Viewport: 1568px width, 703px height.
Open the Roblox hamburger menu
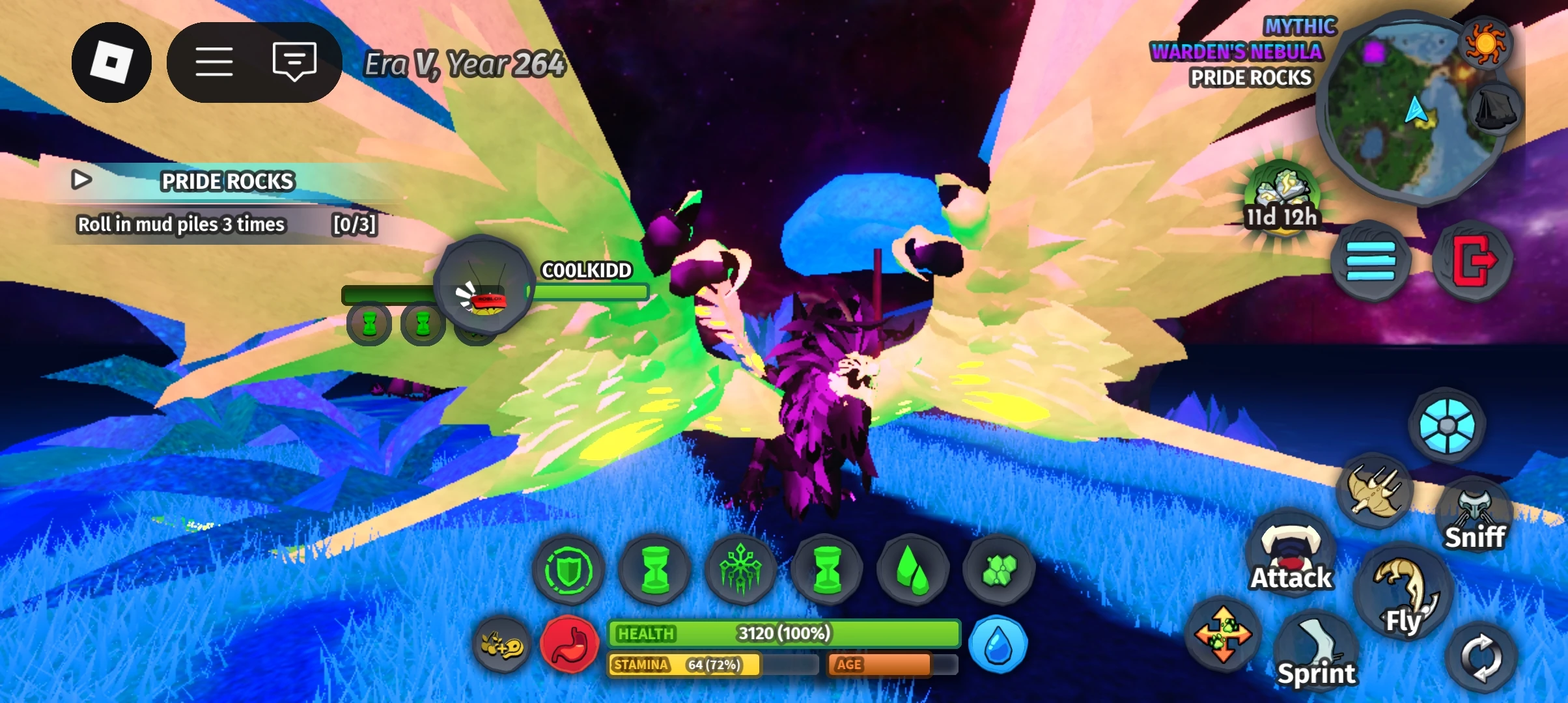click(x=215, y=61)
